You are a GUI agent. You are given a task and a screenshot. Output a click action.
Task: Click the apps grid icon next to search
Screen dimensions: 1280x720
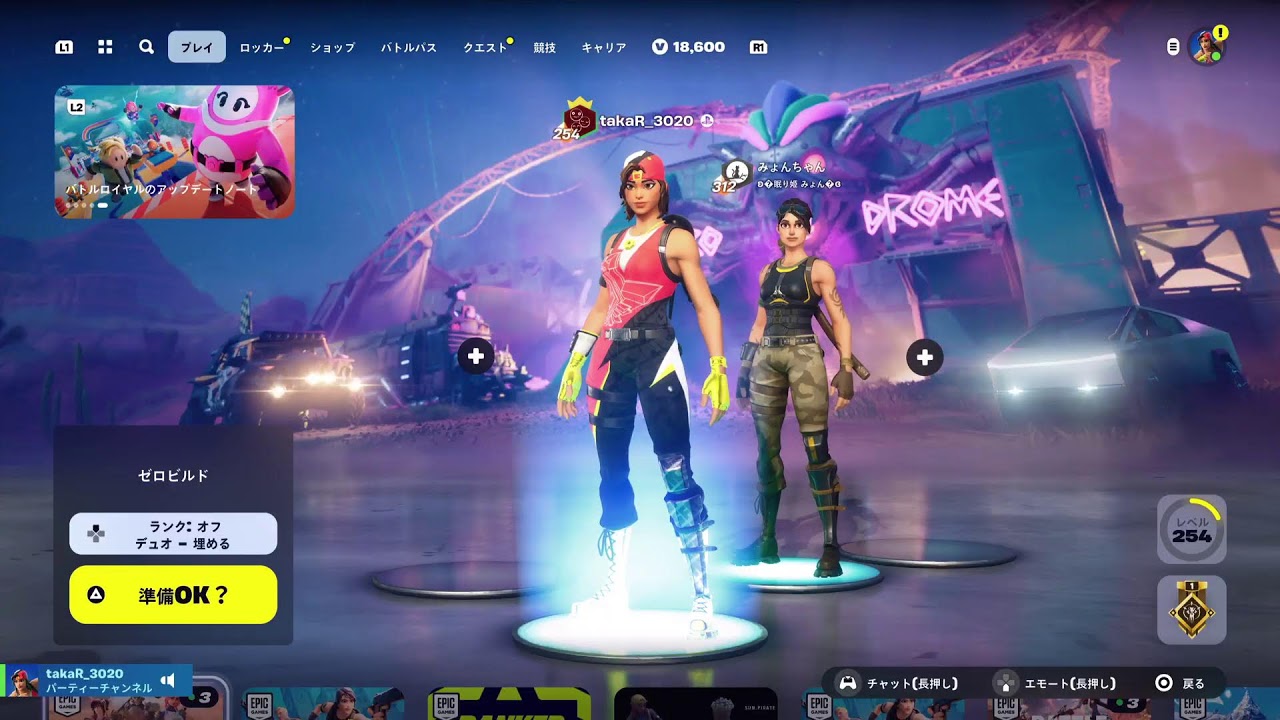104,46
